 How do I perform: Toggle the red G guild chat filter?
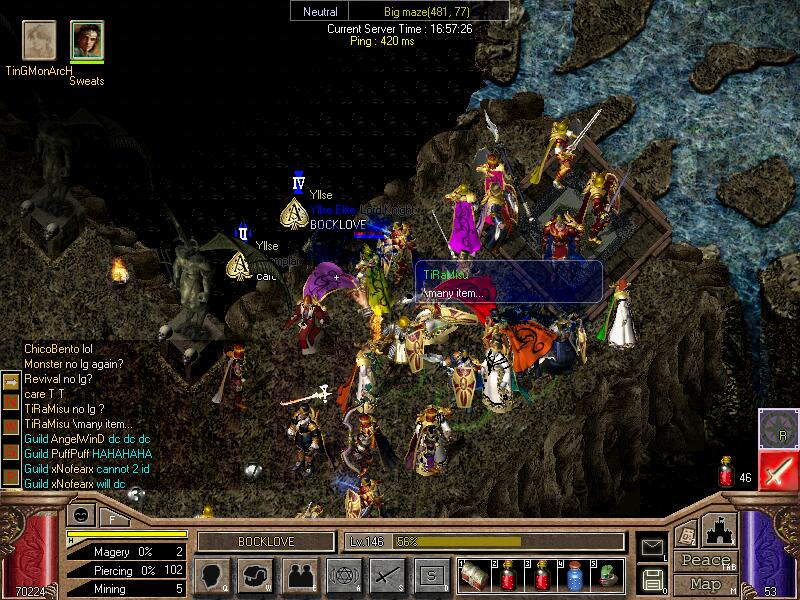coord(11,453)
